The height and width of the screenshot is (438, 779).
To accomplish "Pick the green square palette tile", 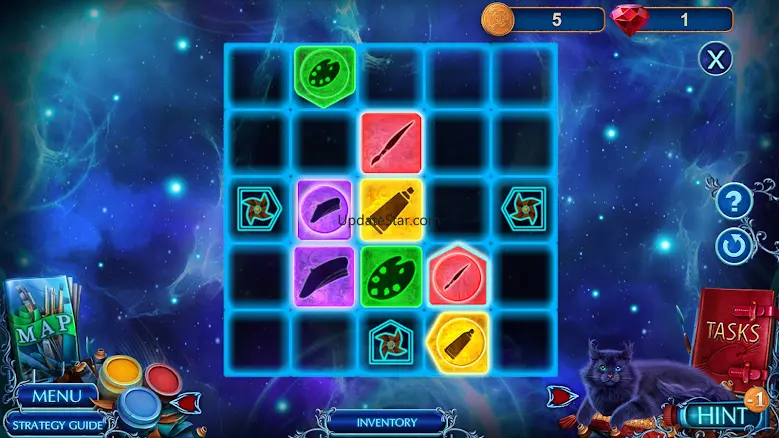I will 391,275.
